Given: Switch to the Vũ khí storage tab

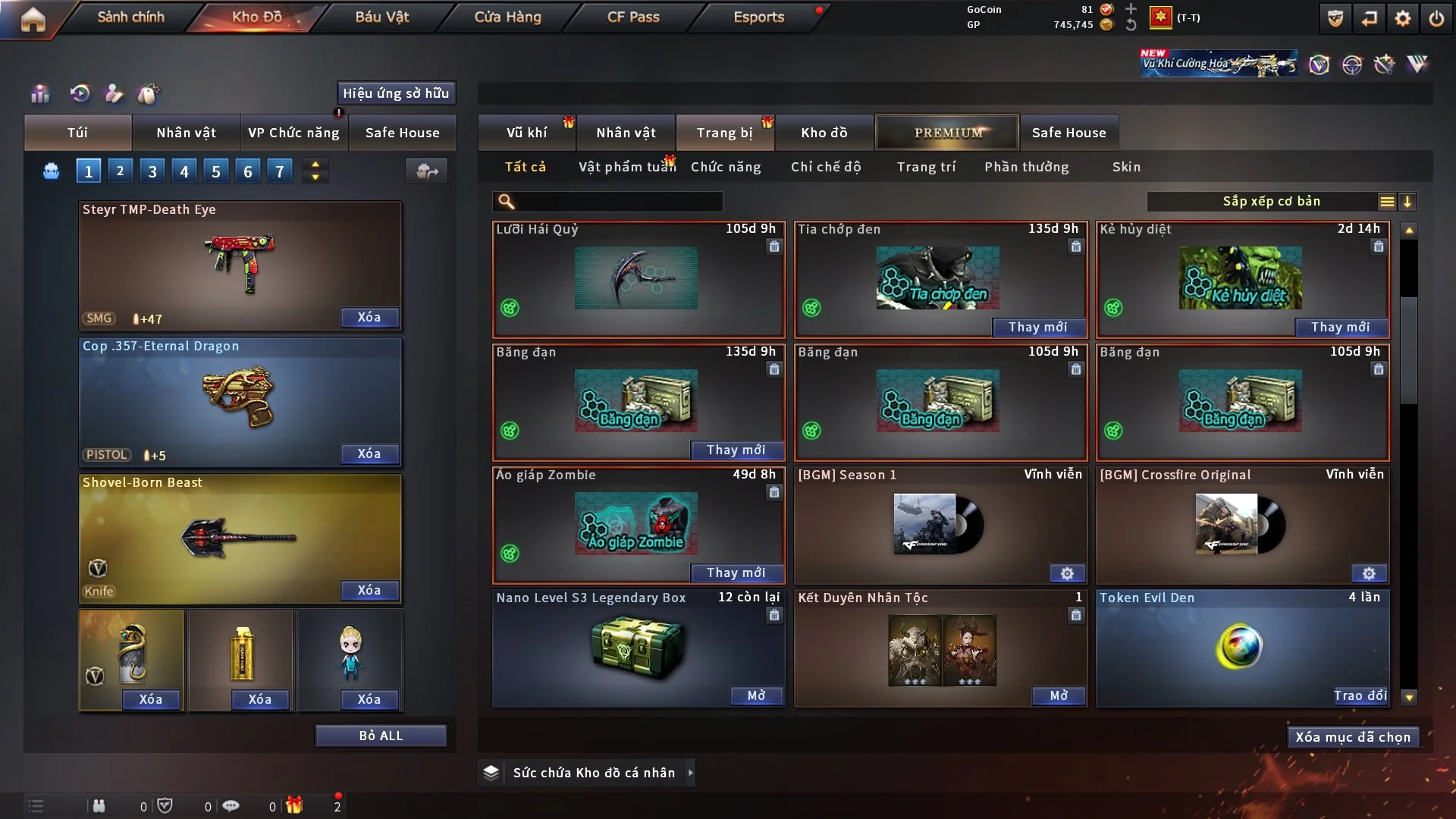Looking at the screenshot, I should point(526,133).
